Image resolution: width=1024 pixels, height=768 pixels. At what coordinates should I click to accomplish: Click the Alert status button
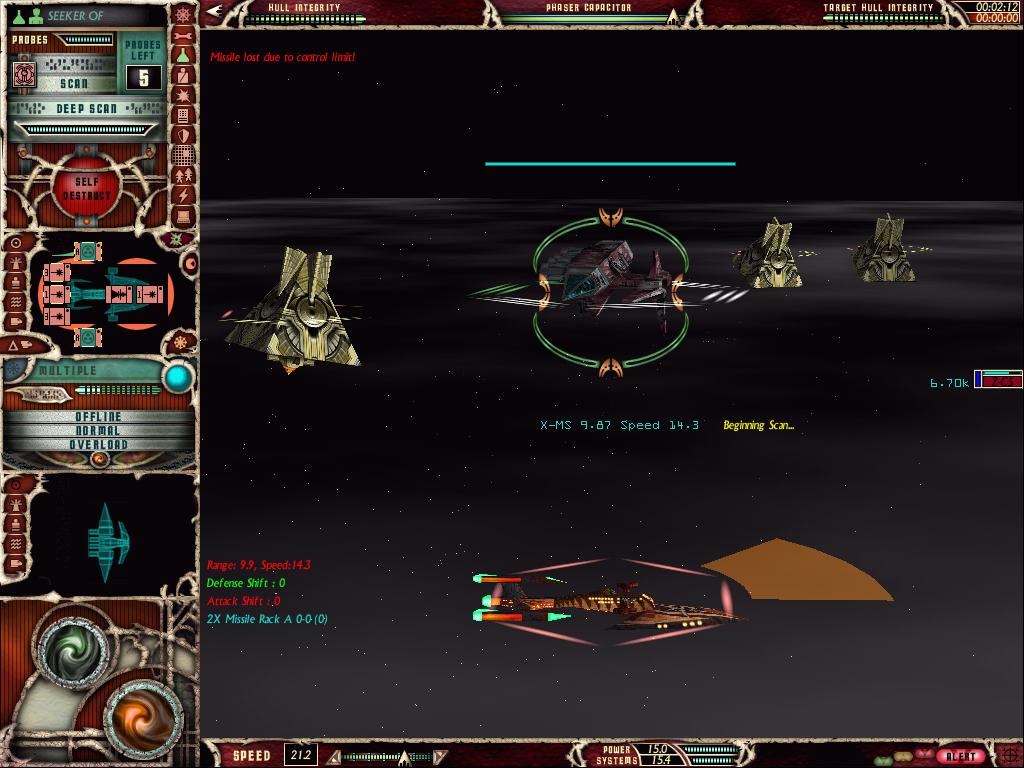click(x=962, y=756)
